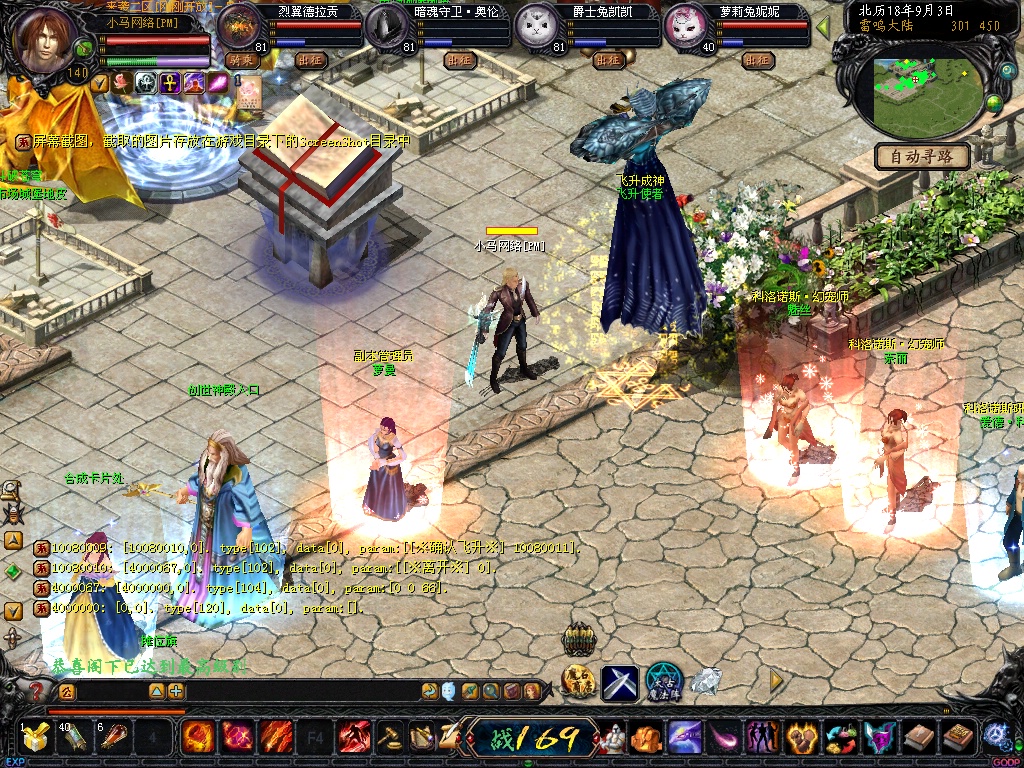Click the player character portrait
The image size is (1024, 768).
pyautogui.click(x=43, y=40)
